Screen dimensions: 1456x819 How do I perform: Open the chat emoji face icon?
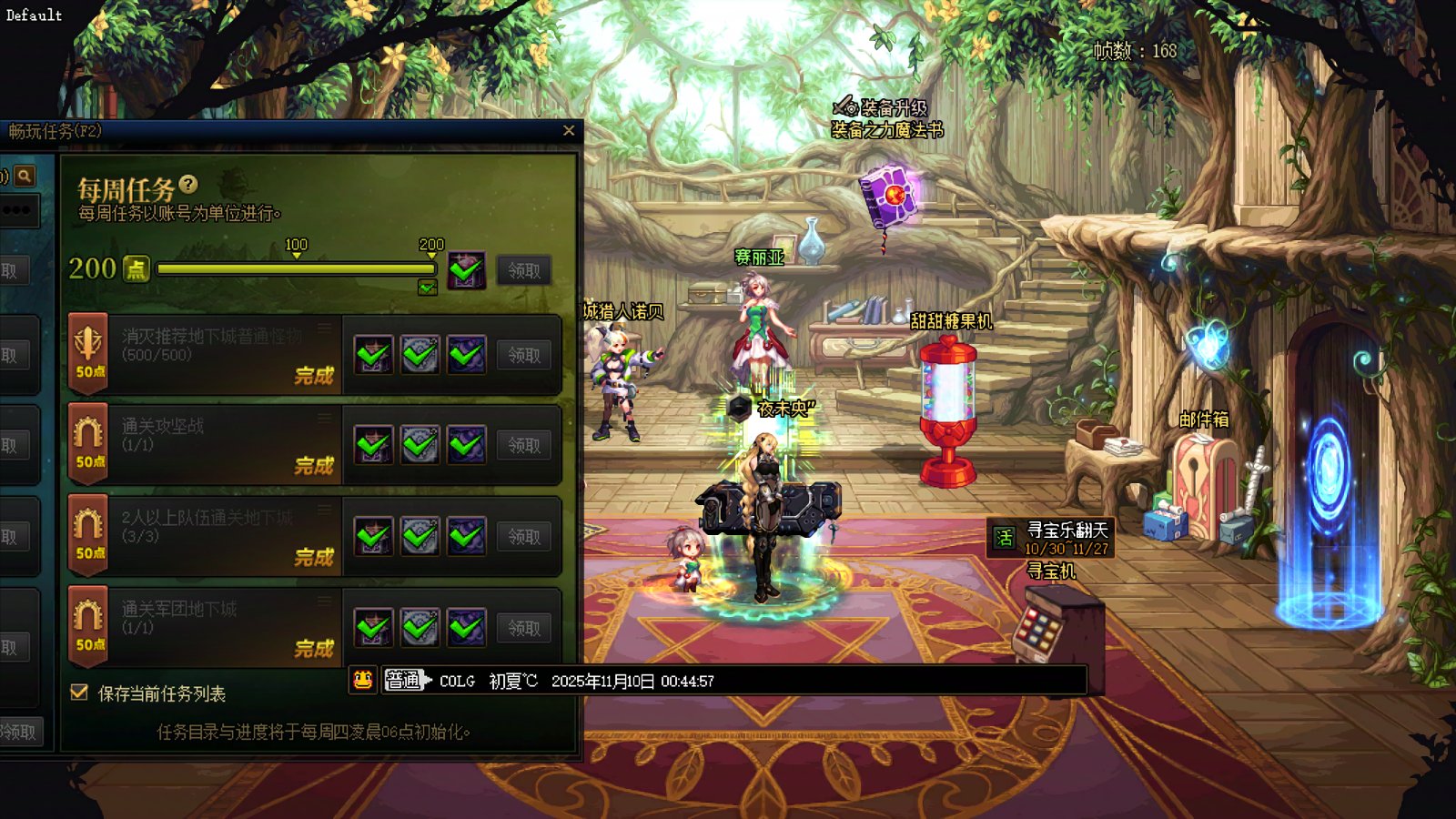363,680
